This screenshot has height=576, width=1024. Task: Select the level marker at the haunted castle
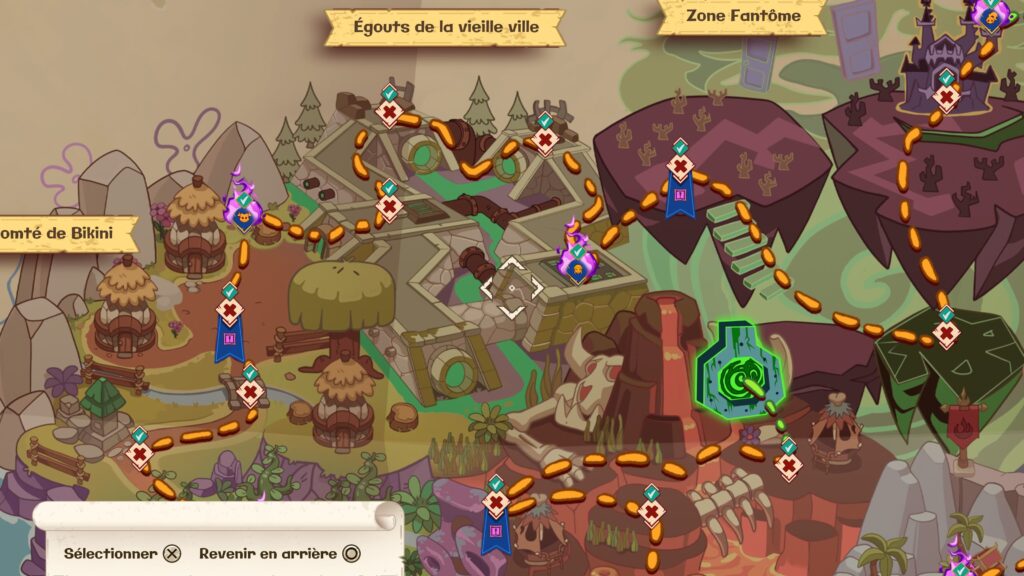pyautogui.click(x=946, y=97)
